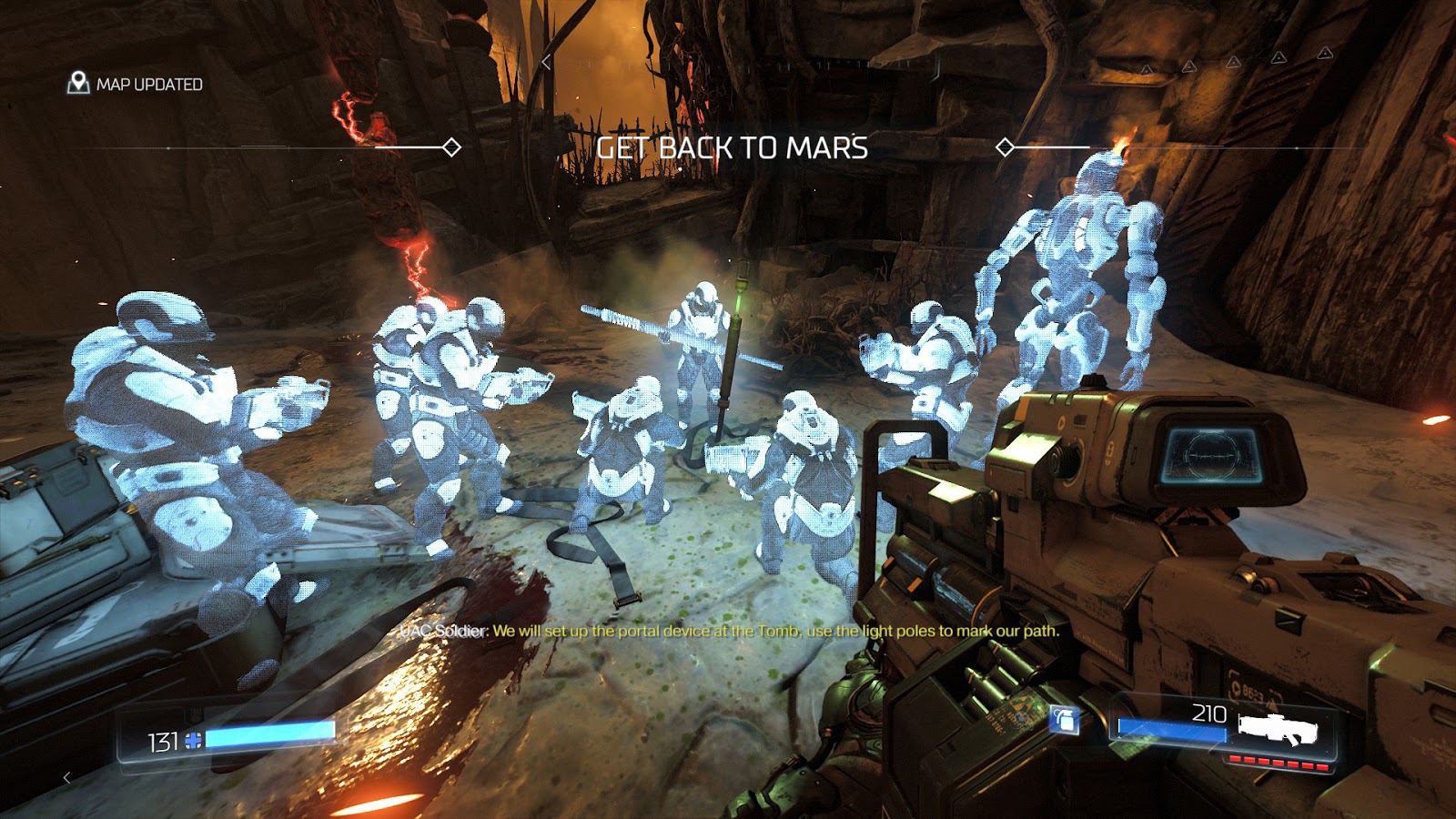Click the blue health cross icon beside 131
The width and height of the screenshot is (1456, 819).
tap(193, 741)
